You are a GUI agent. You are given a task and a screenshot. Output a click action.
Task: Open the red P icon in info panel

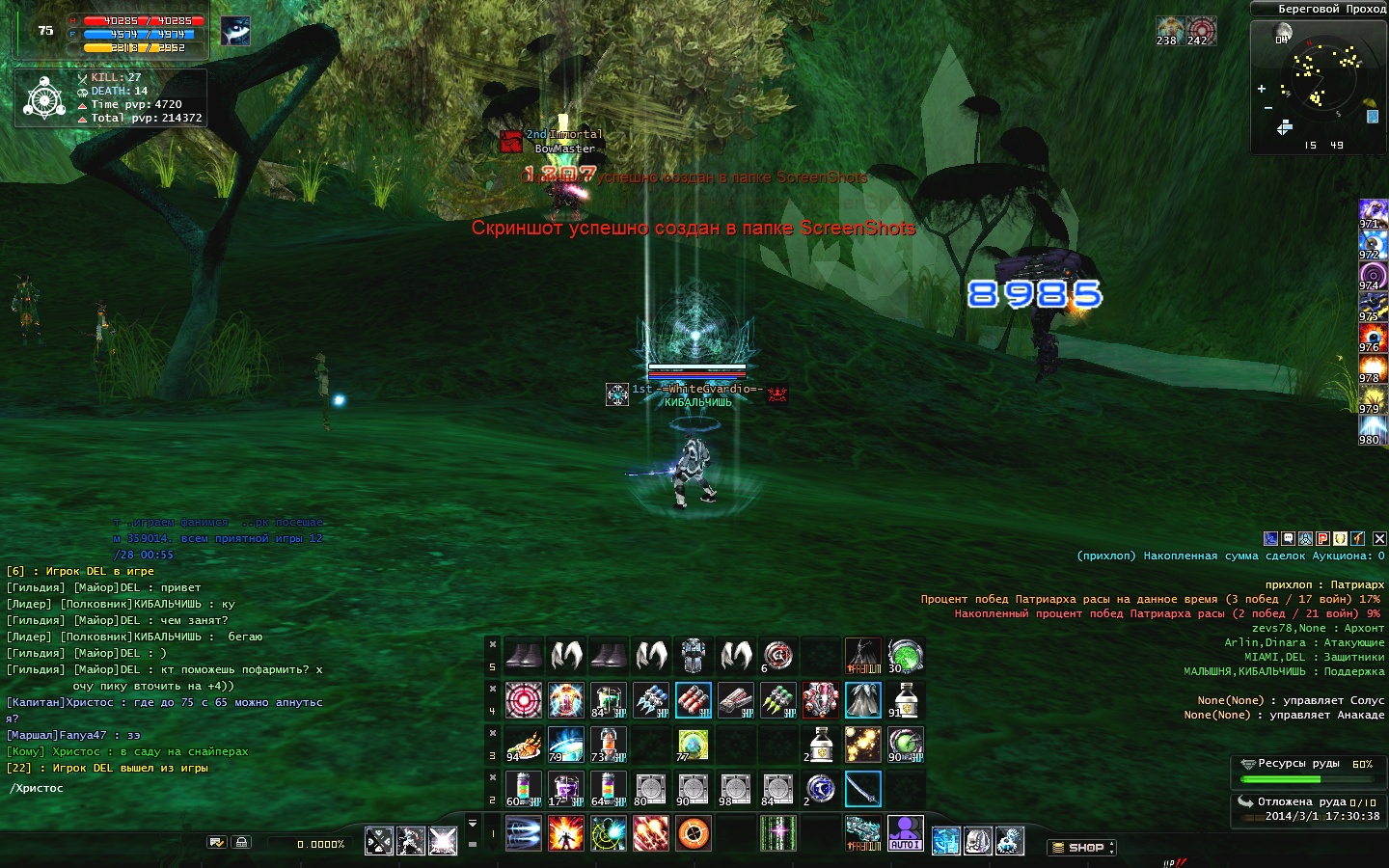pos(1323,538)
